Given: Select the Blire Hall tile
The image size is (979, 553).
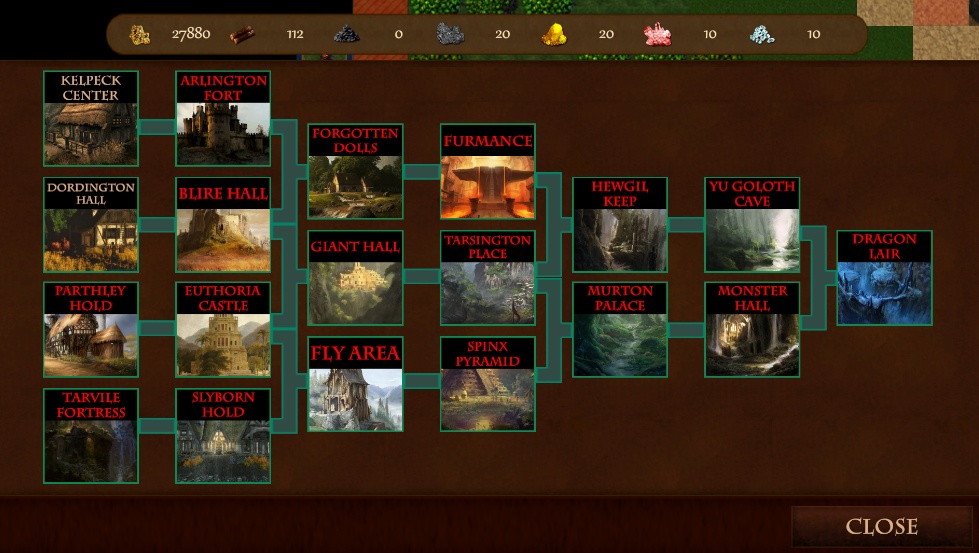Looking at the screenshot, I should tap(223, 225).
